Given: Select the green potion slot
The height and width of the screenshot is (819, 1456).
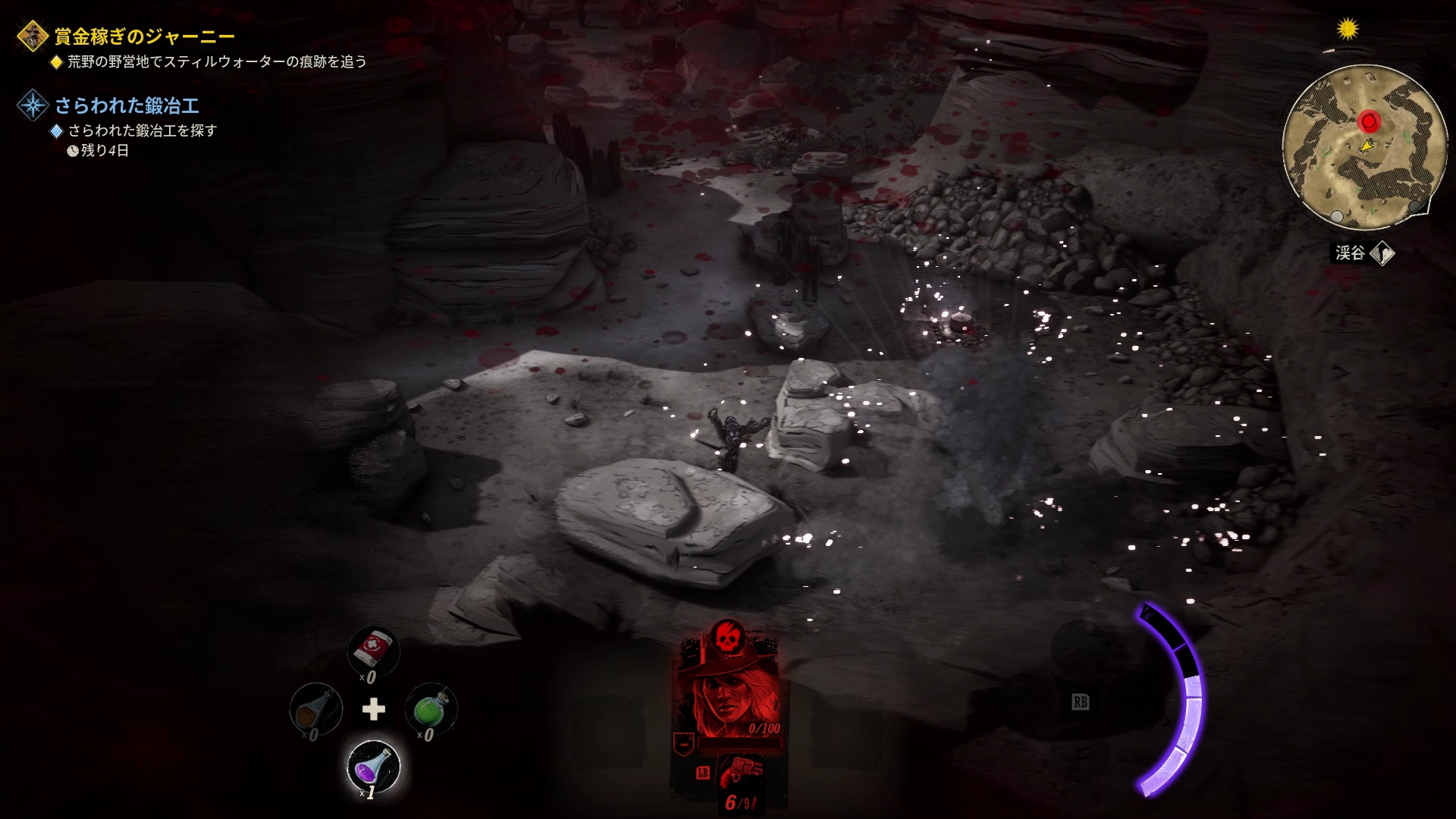Looking at the screenshot, I should coord(431,709).
